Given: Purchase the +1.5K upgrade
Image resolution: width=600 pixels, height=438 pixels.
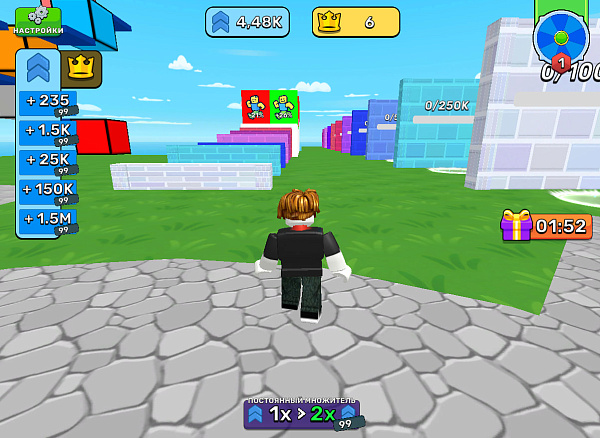Looking at the screenshot, I should tap(48, 131).
